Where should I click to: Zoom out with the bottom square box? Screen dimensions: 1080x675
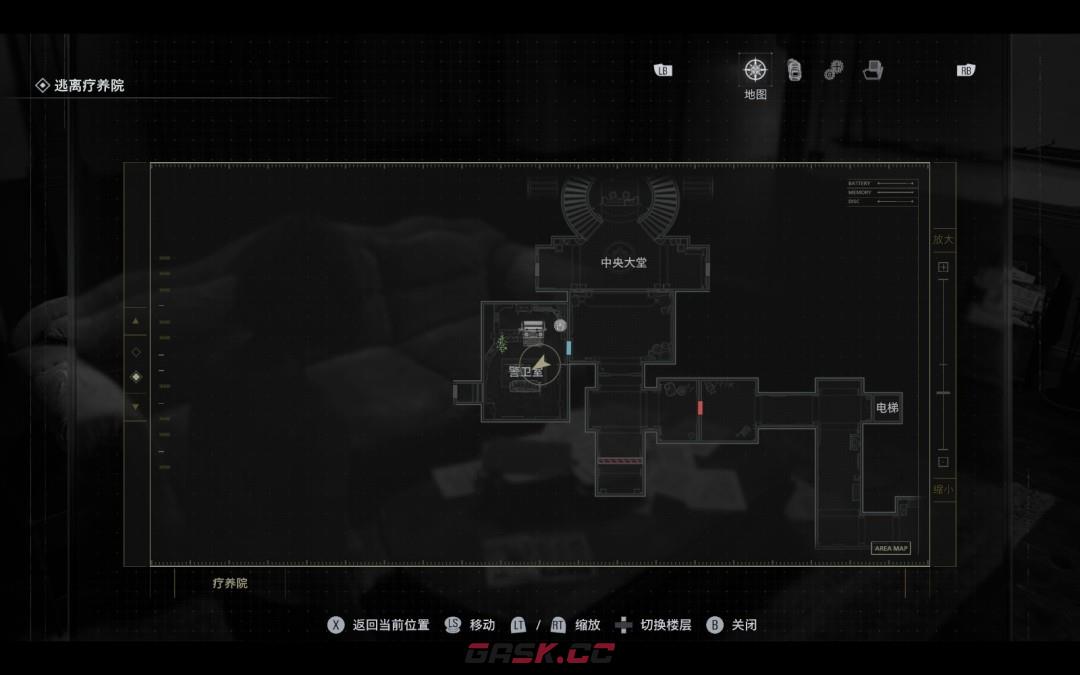tap(943, 462)
